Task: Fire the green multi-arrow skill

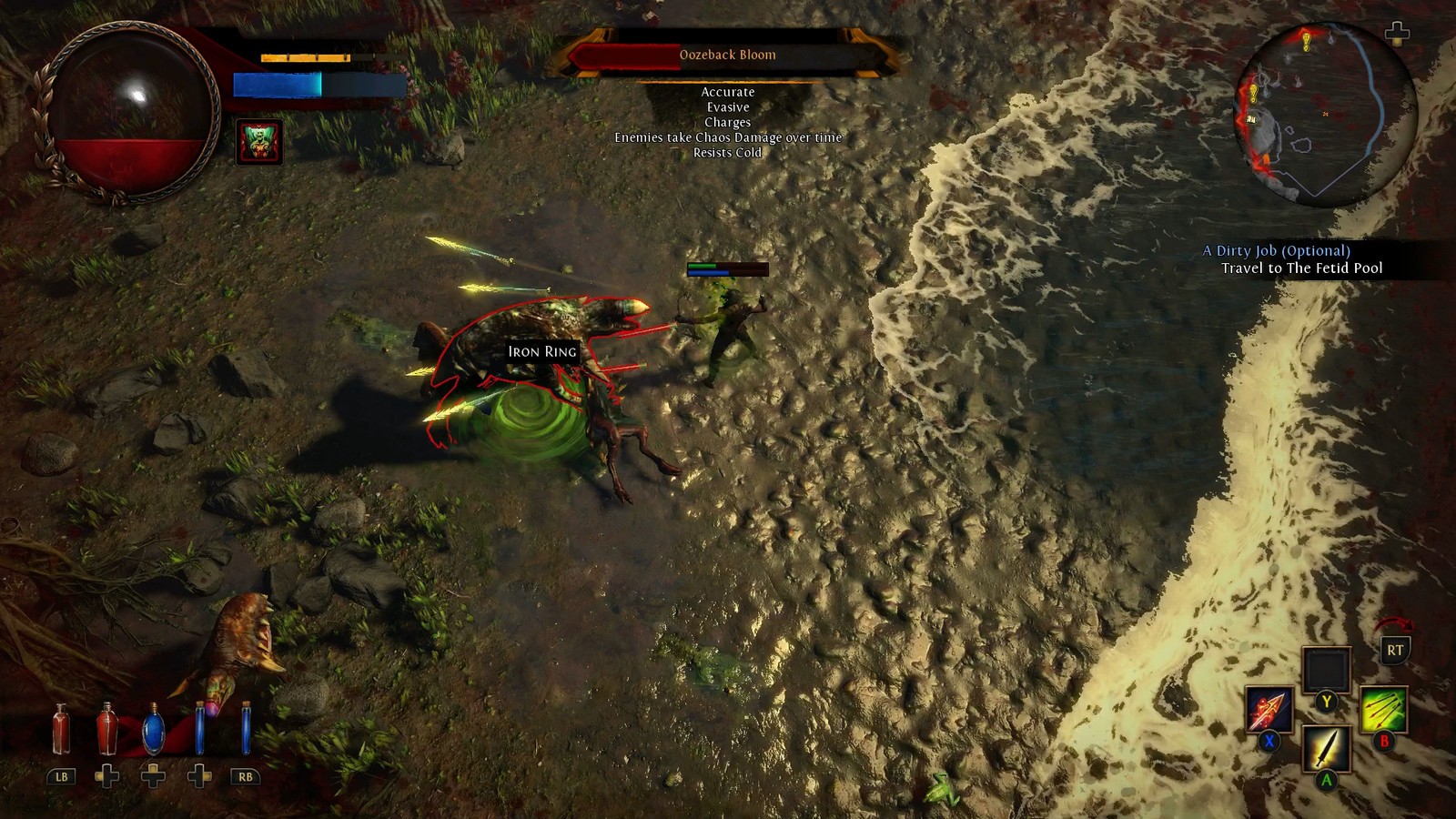Action: pos(1383,709)
